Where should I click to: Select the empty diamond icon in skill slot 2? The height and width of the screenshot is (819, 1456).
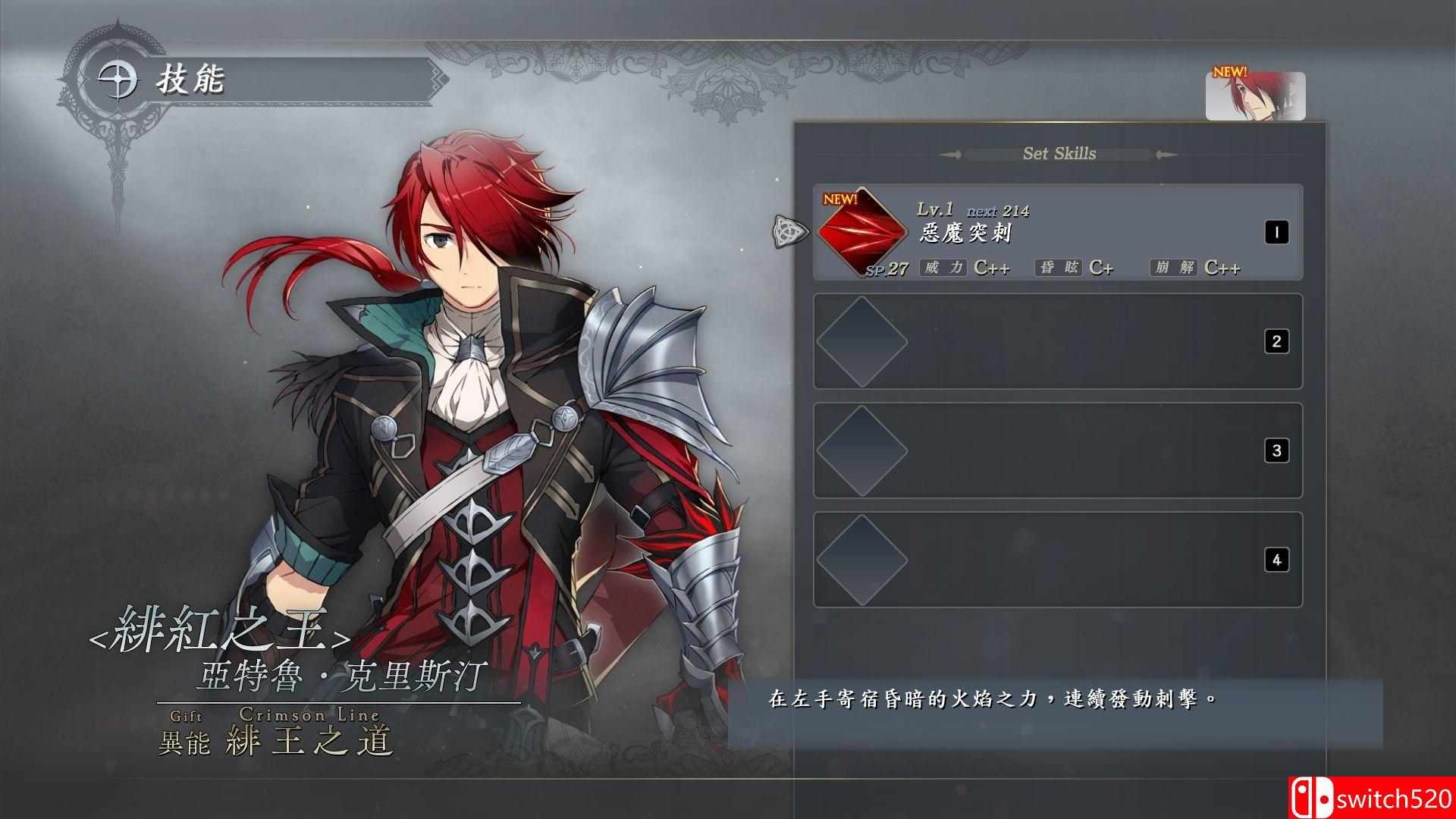861,341
